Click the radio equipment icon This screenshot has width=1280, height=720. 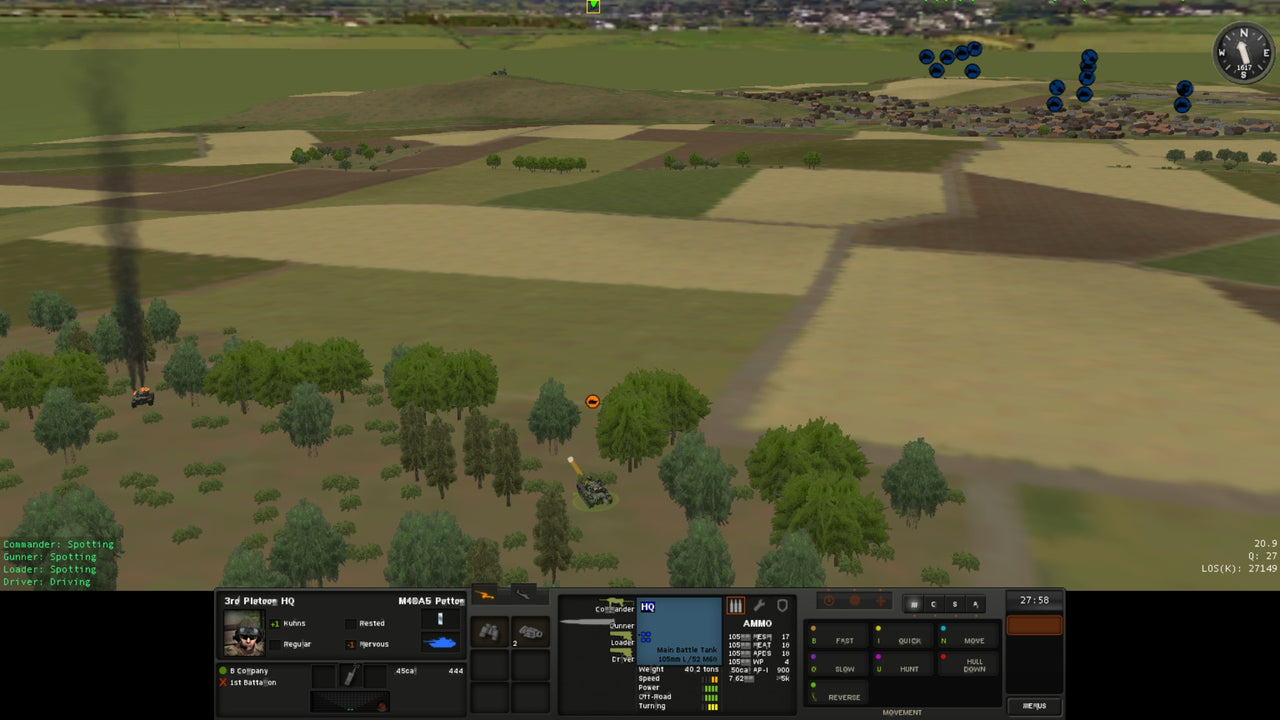click(x=532, y=630)
